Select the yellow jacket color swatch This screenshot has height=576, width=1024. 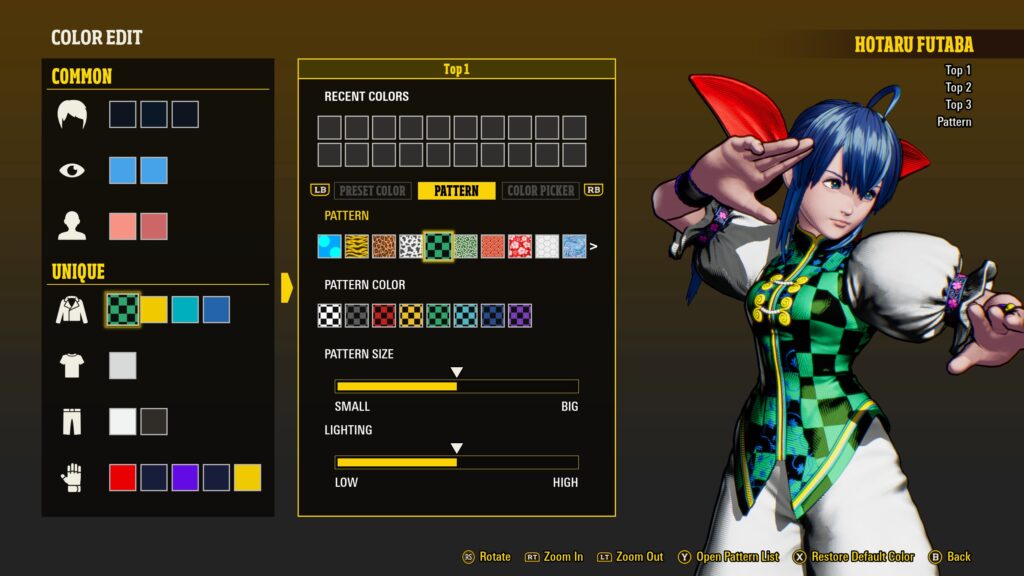[x=153, y=310]
